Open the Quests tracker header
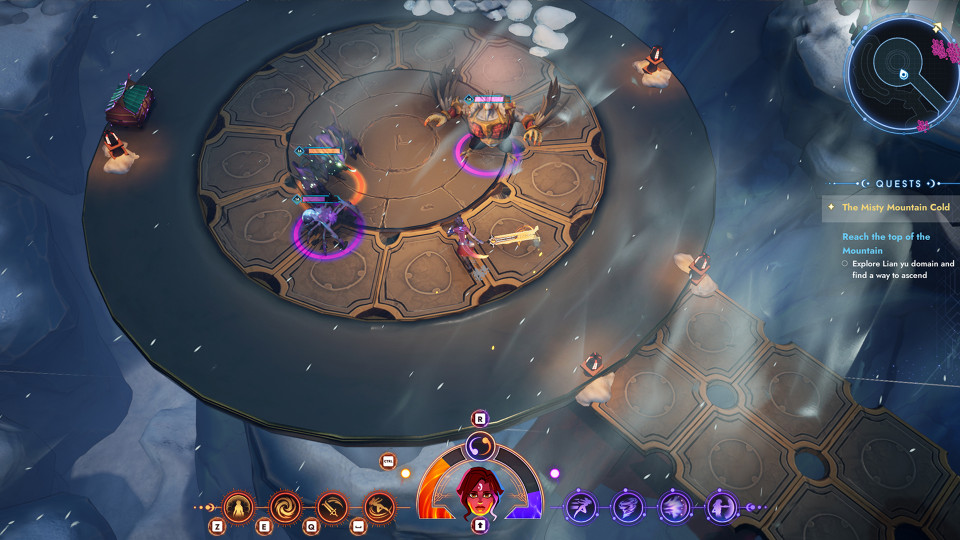The width and height of the screenshot is (960, 540). [x=898, y=184]
